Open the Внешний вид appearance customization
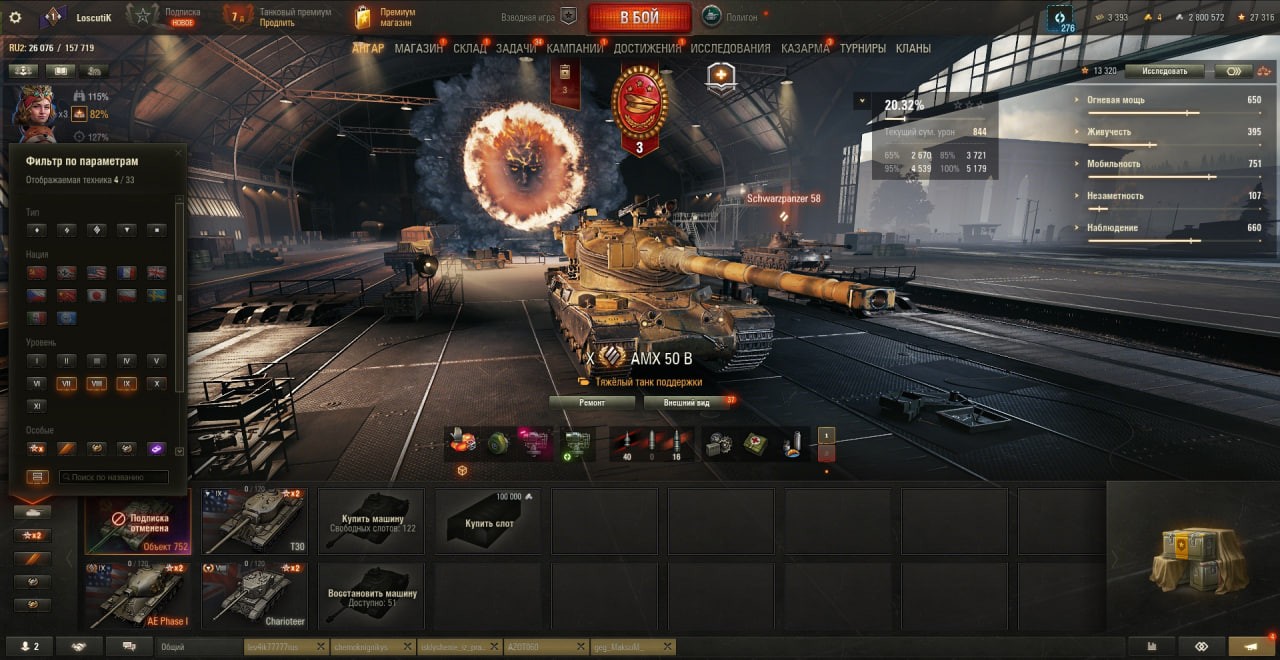 coord(686,402)
